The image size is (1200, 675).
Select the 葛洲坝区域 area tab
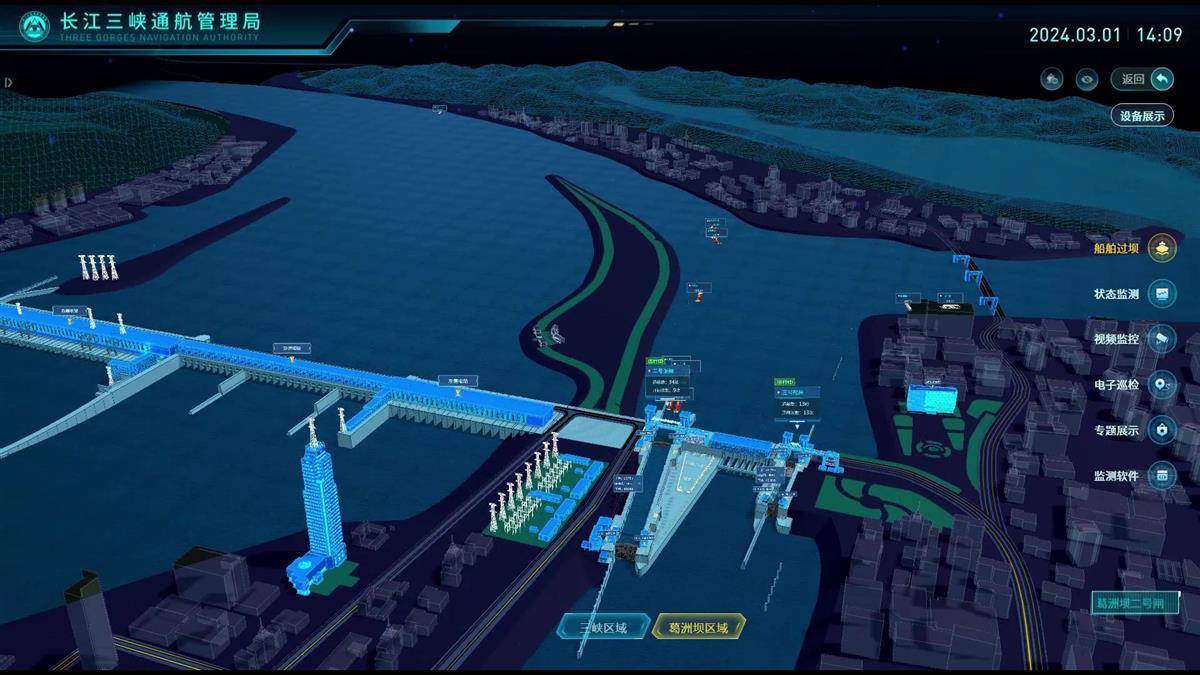[699, 628]
